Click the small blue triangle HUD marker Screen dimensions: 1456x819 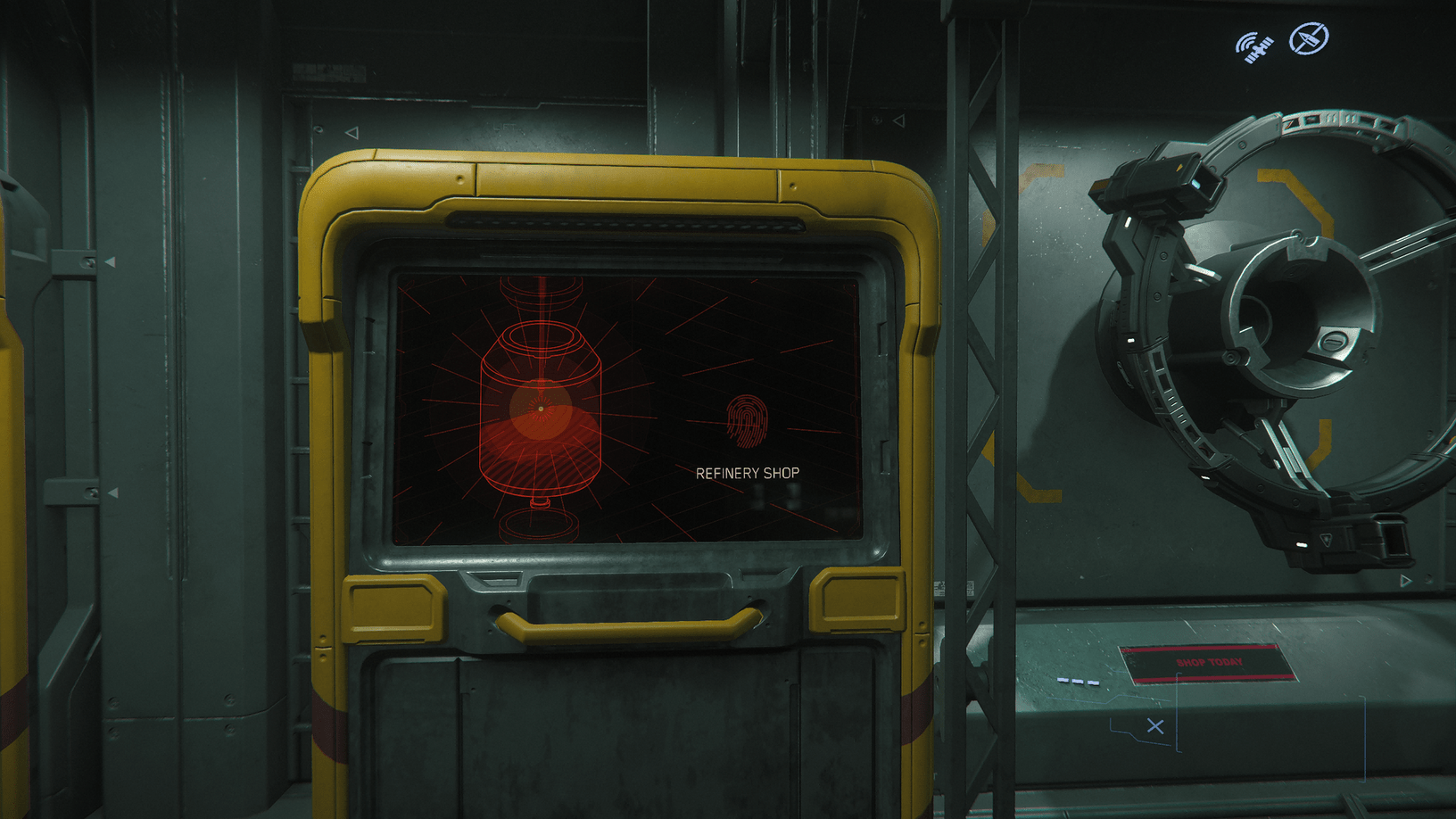pos(1404,581)
